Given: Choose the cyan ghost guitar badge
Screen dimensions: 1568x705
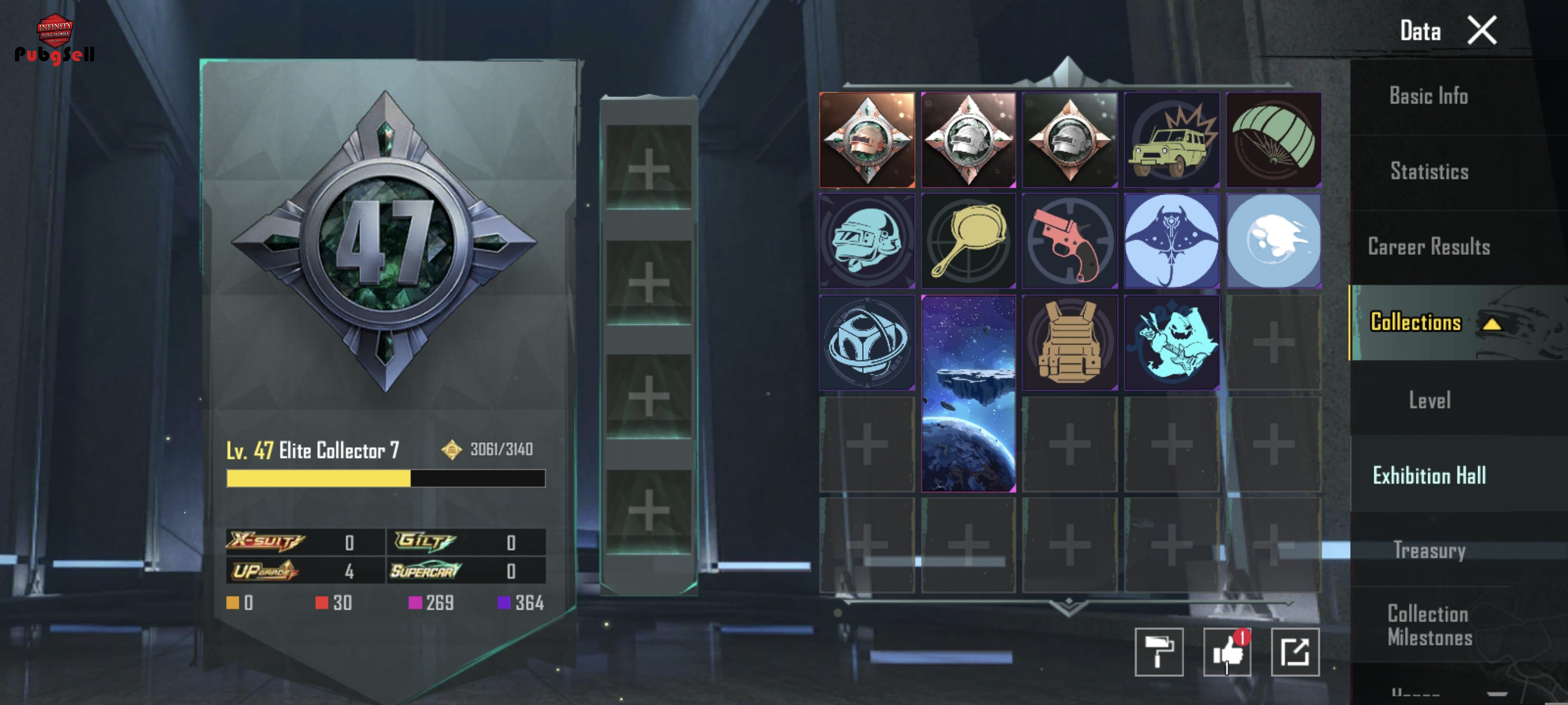Looking at the screenshot, I should click(1172, 343).
